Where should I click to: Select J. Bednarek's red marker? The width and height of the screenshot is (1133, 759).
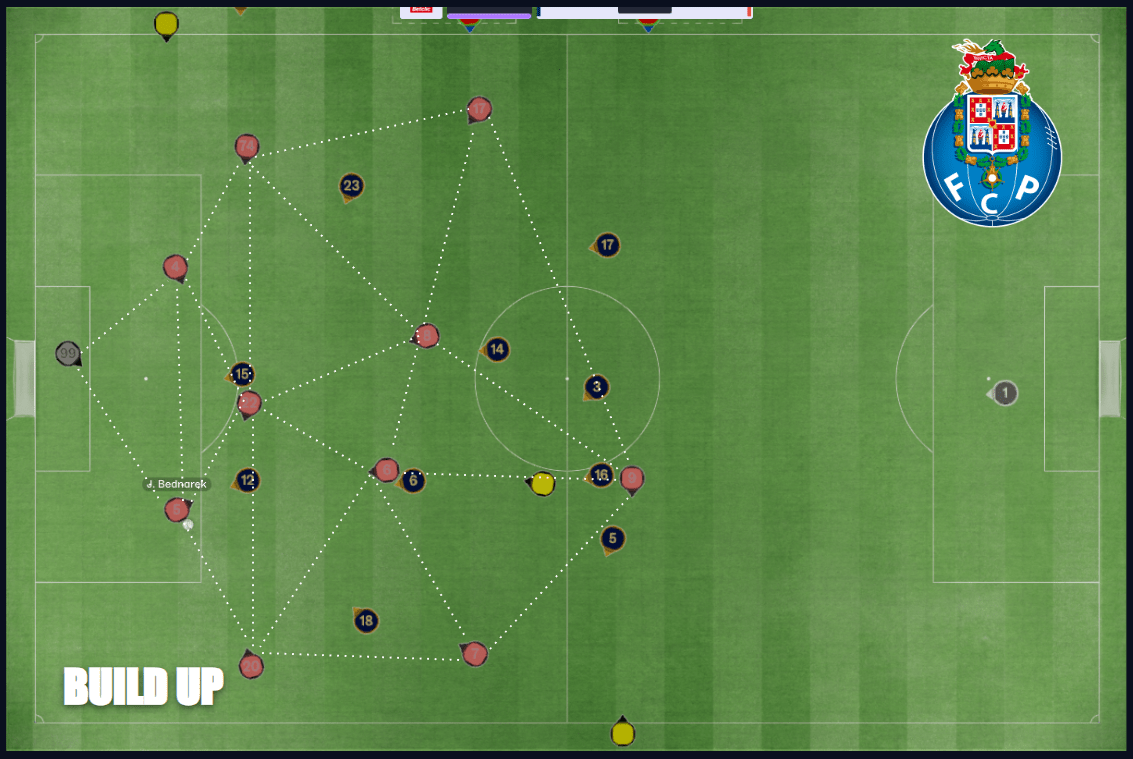tap(177, 510)
